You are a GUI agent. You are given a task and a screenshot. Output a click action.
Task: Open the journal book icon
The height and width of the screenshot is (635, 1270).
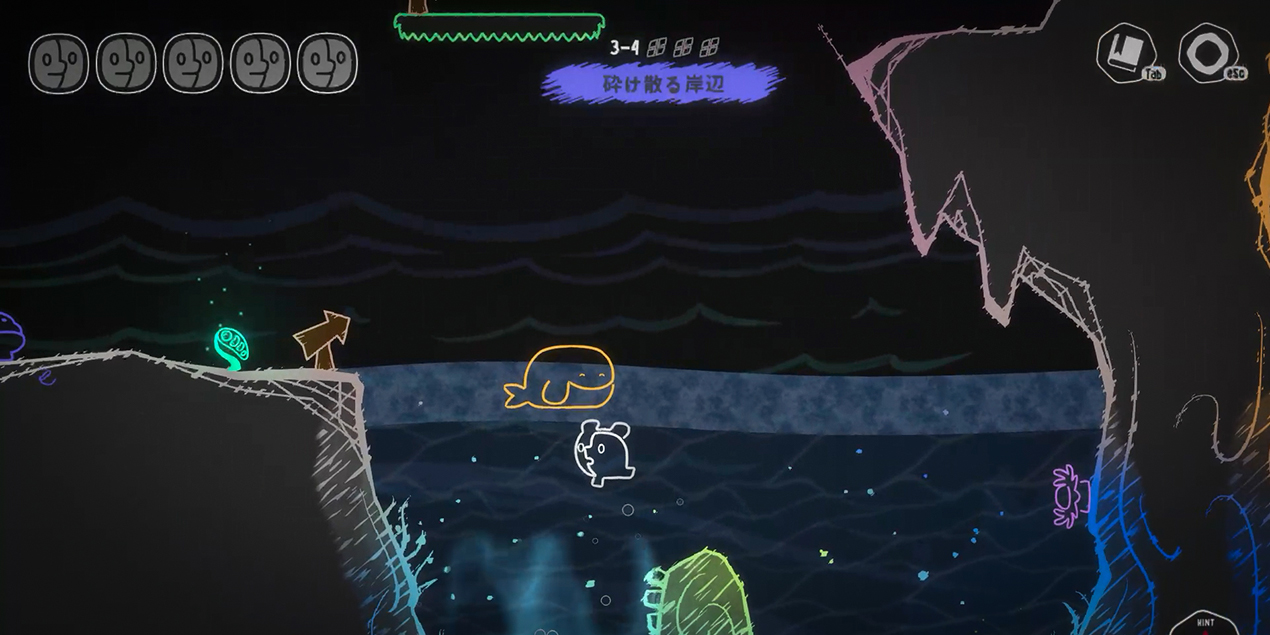click(1126, 52)
